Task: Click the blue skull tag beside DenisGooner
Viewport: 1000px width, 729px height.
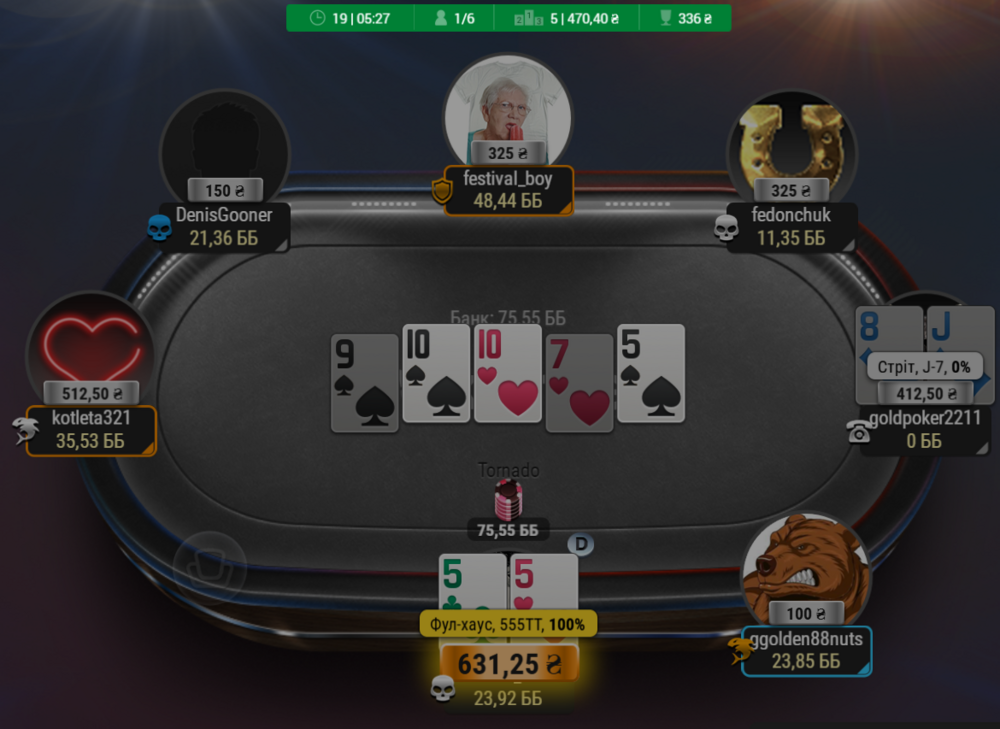Action: click(x=159, y=229)
